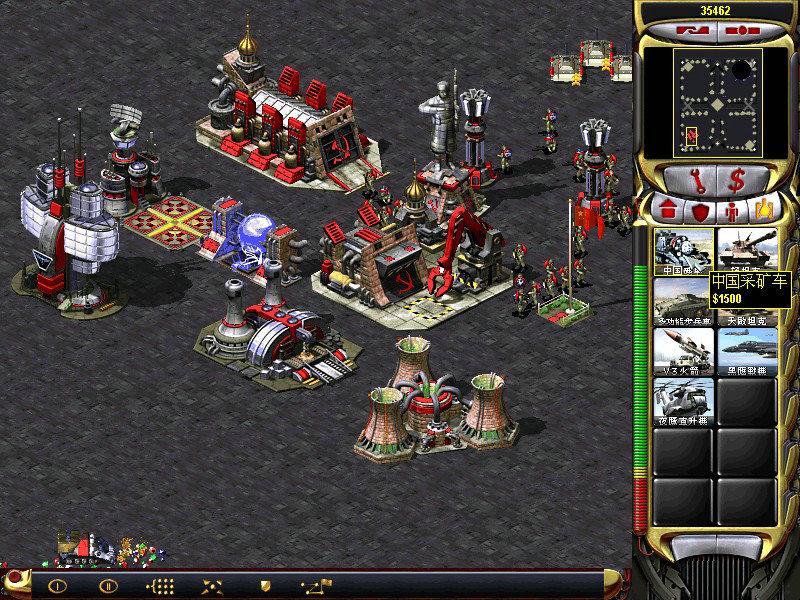Switch to the vehicles build tab

pyautogui.click(x=763, y=211)
